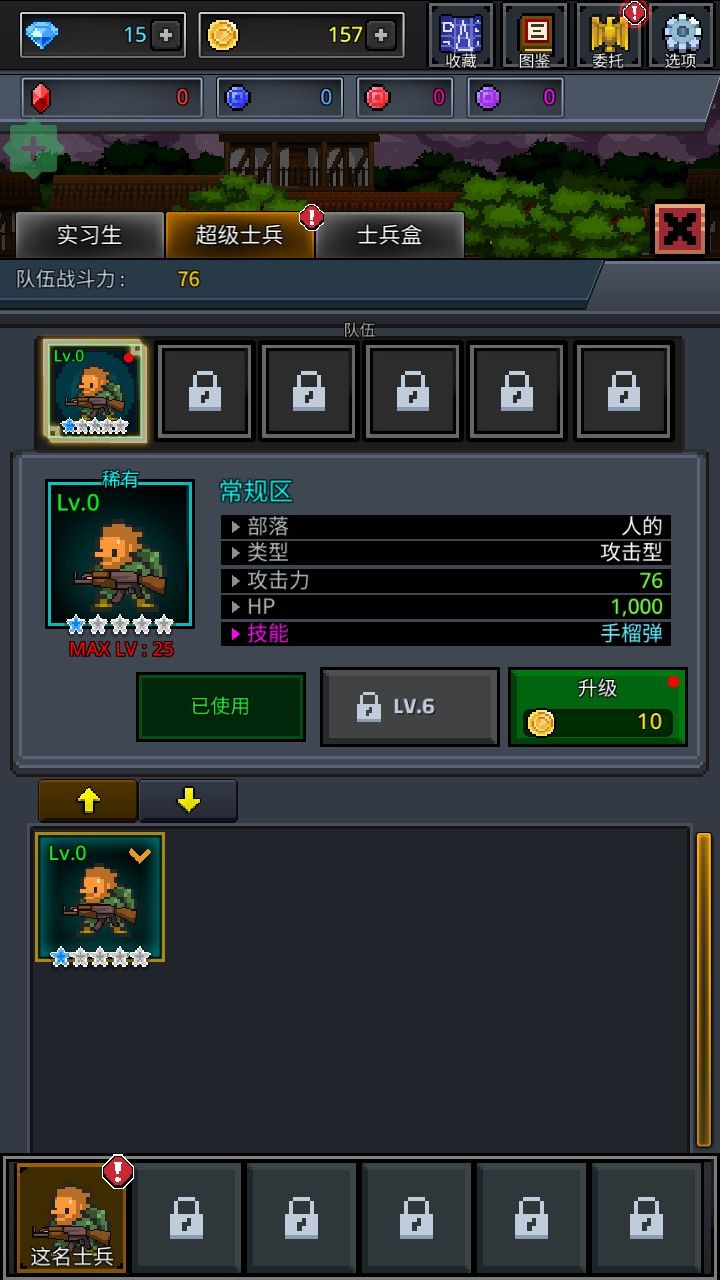Open the 图鉴 encyclopedia book

coord(535,36)
